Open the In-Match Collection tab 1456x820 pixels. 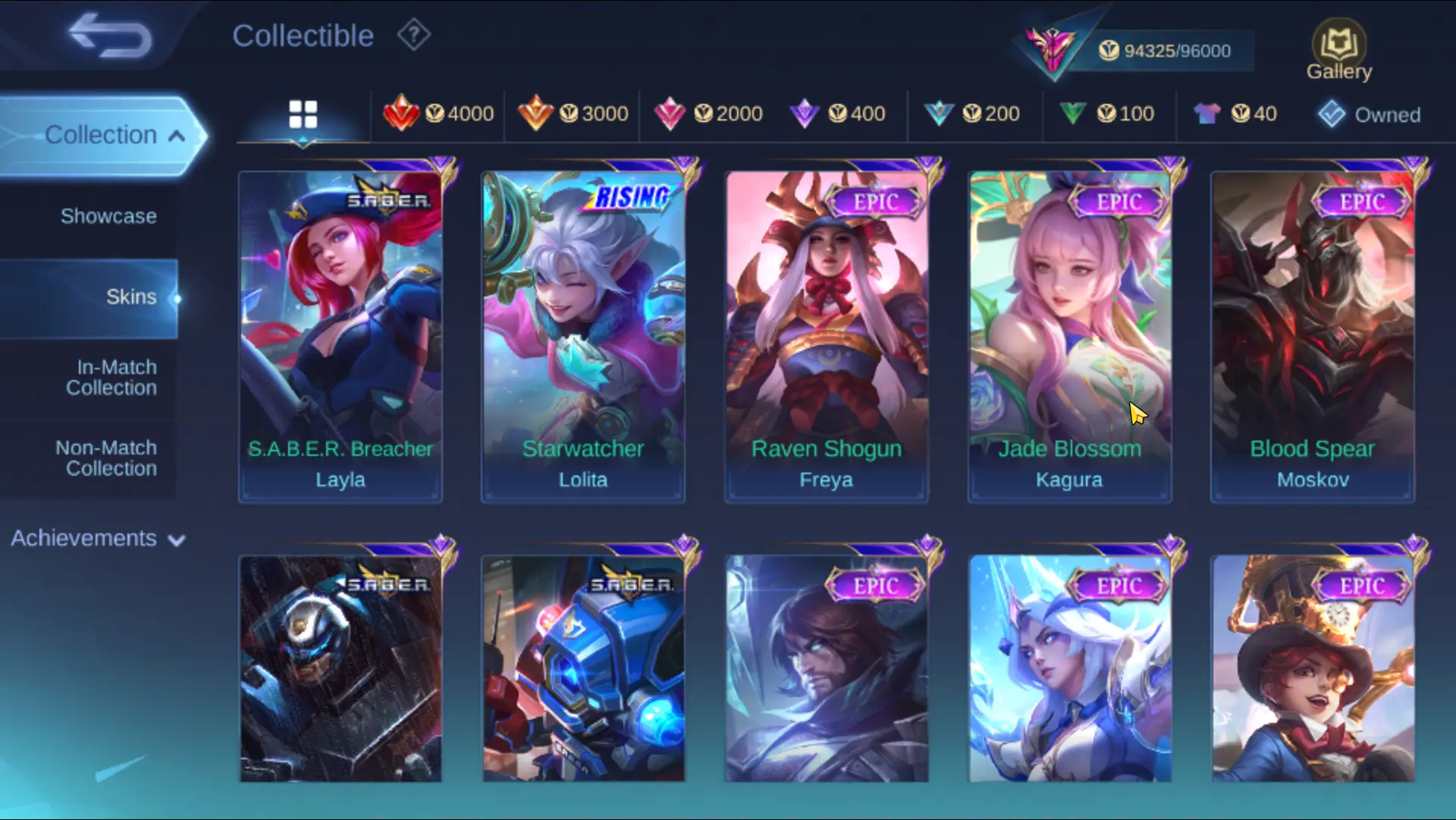coord(112,377)
